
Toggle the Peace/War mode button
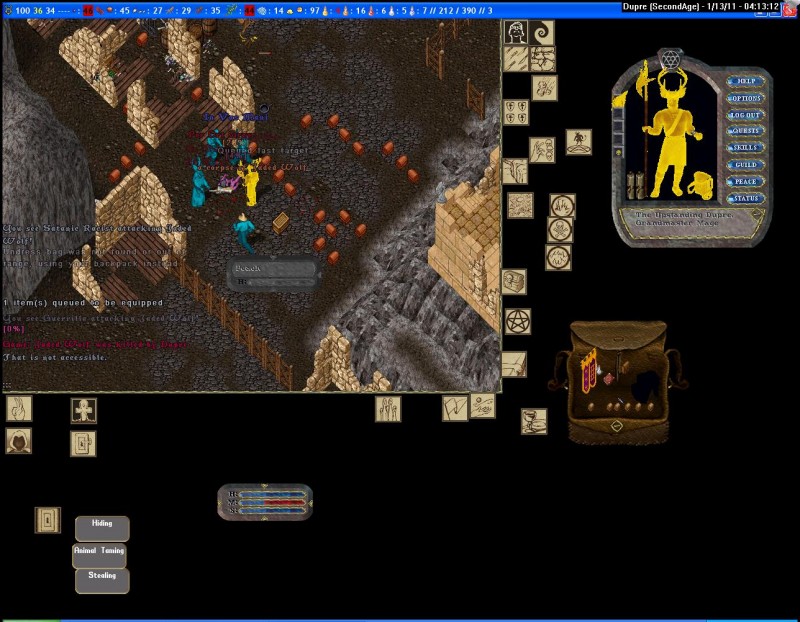pos(744,182)
